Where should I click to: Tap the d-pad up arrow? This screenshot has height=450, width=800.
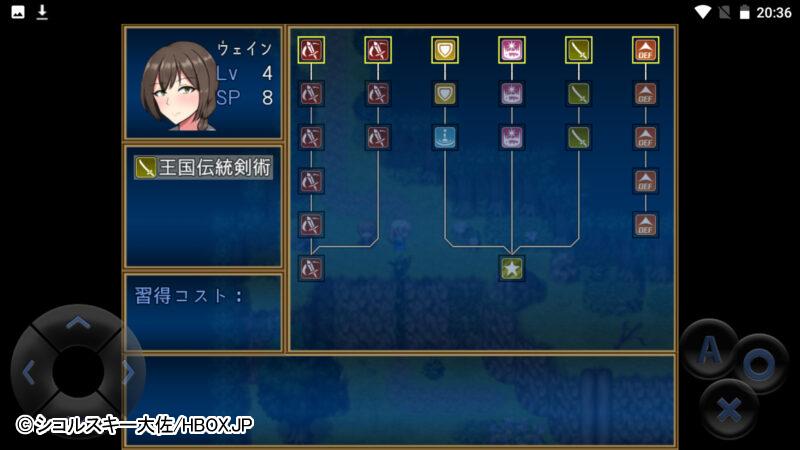[77, 323]
